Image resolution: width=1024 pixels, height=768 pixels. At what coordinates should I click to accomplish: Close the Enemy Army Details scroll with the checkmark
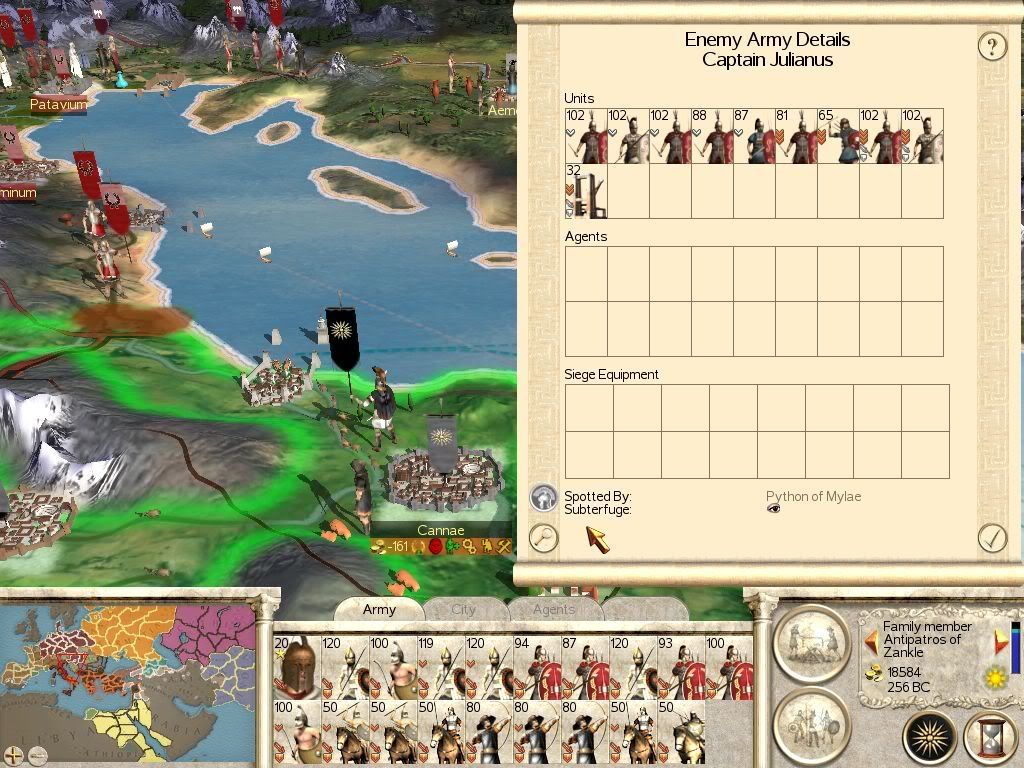tap(991, 538)
